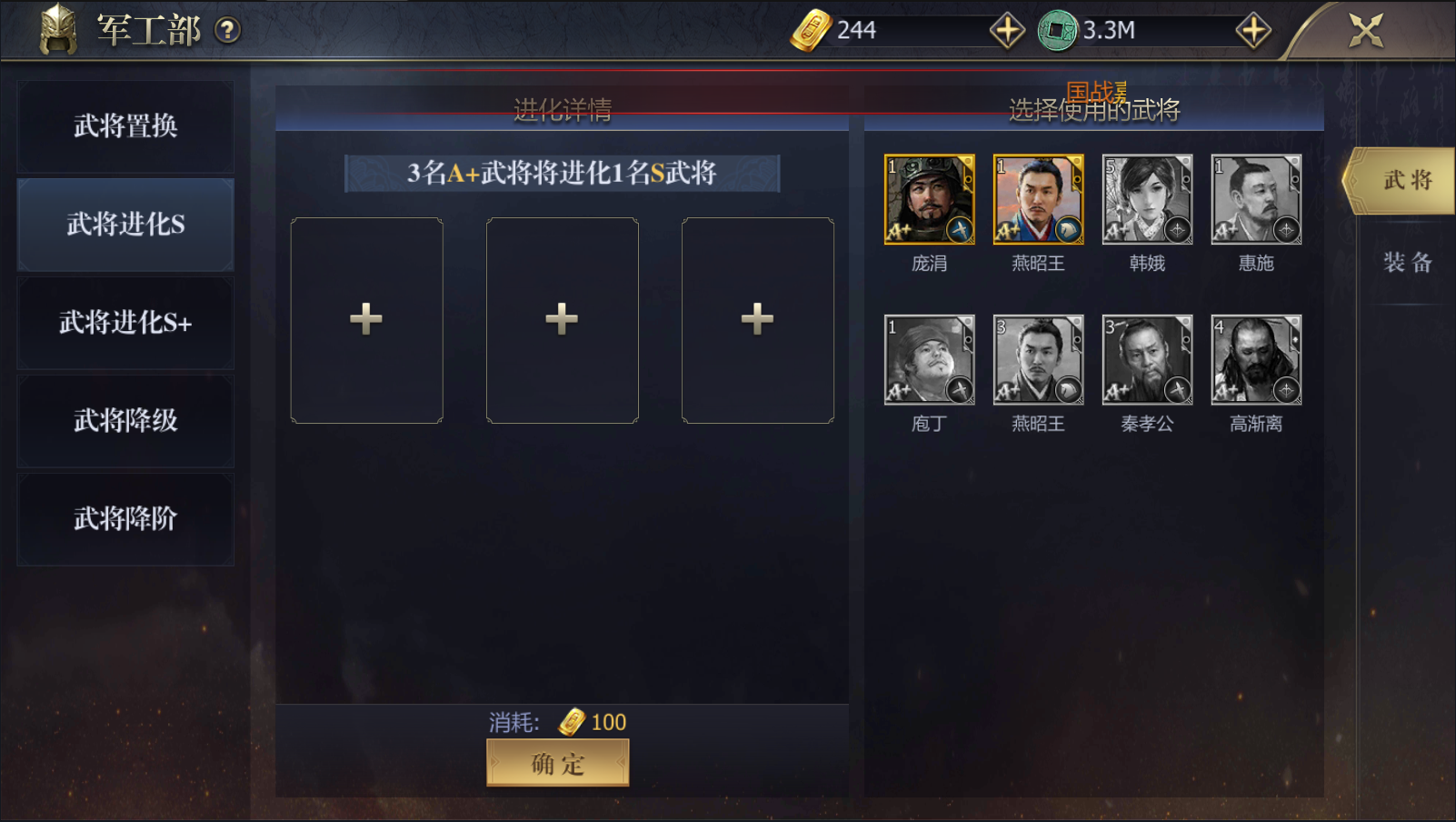
Task: Switch to the 武将进化S+ tab
Action: pos(125,322)
